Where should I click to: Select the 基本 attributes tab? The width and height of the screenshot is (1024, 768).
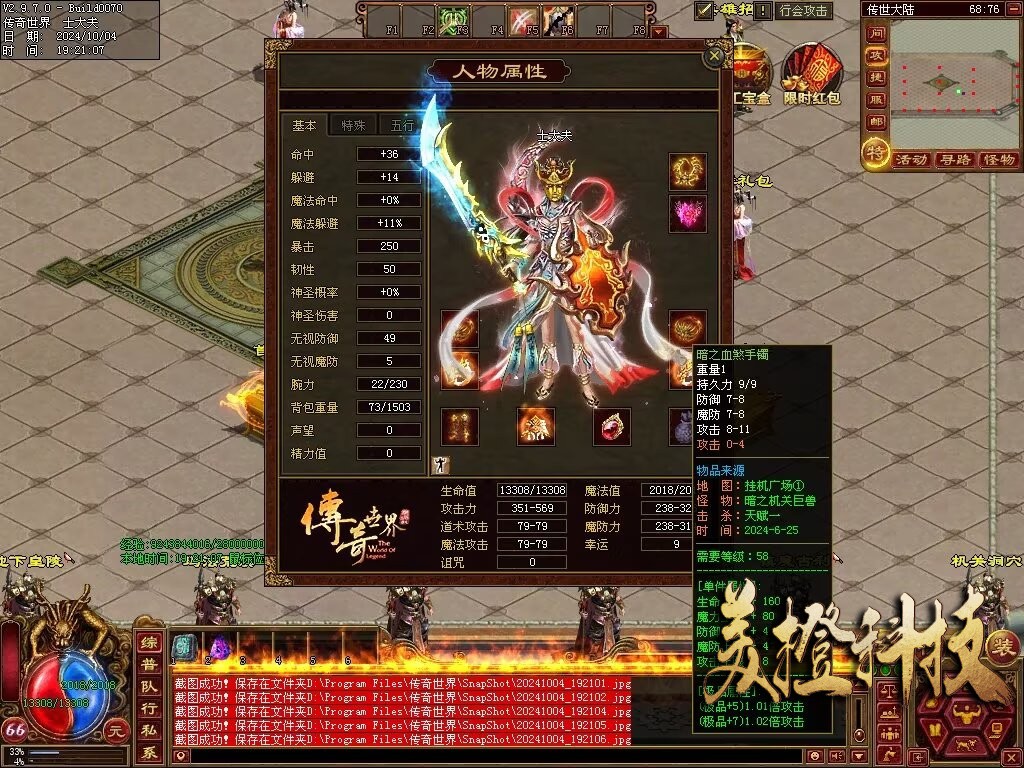304,125
